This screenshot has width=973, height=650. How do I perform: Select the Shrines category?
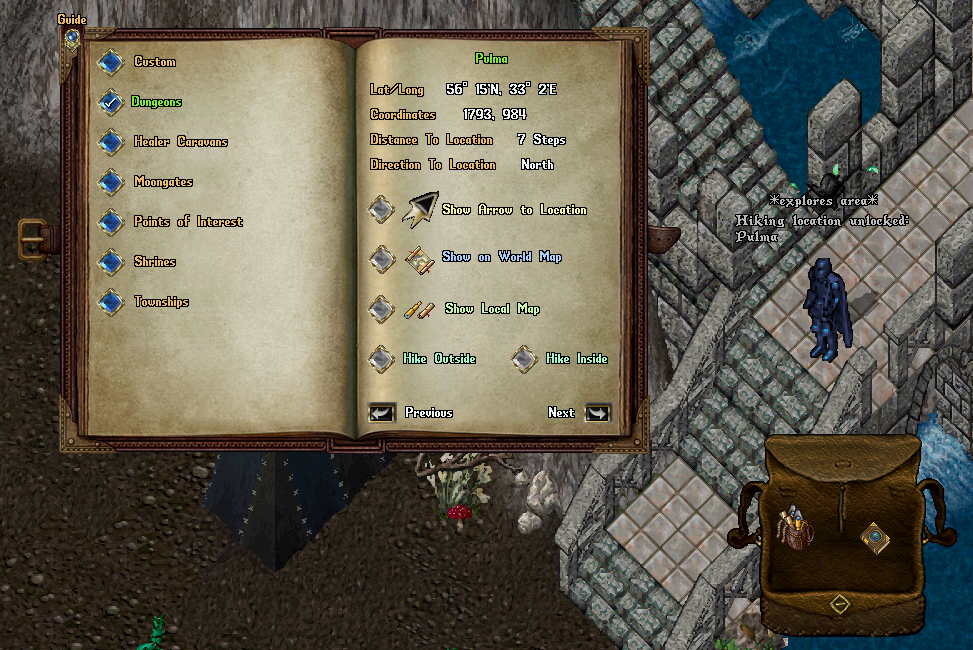tap(110, 262)
